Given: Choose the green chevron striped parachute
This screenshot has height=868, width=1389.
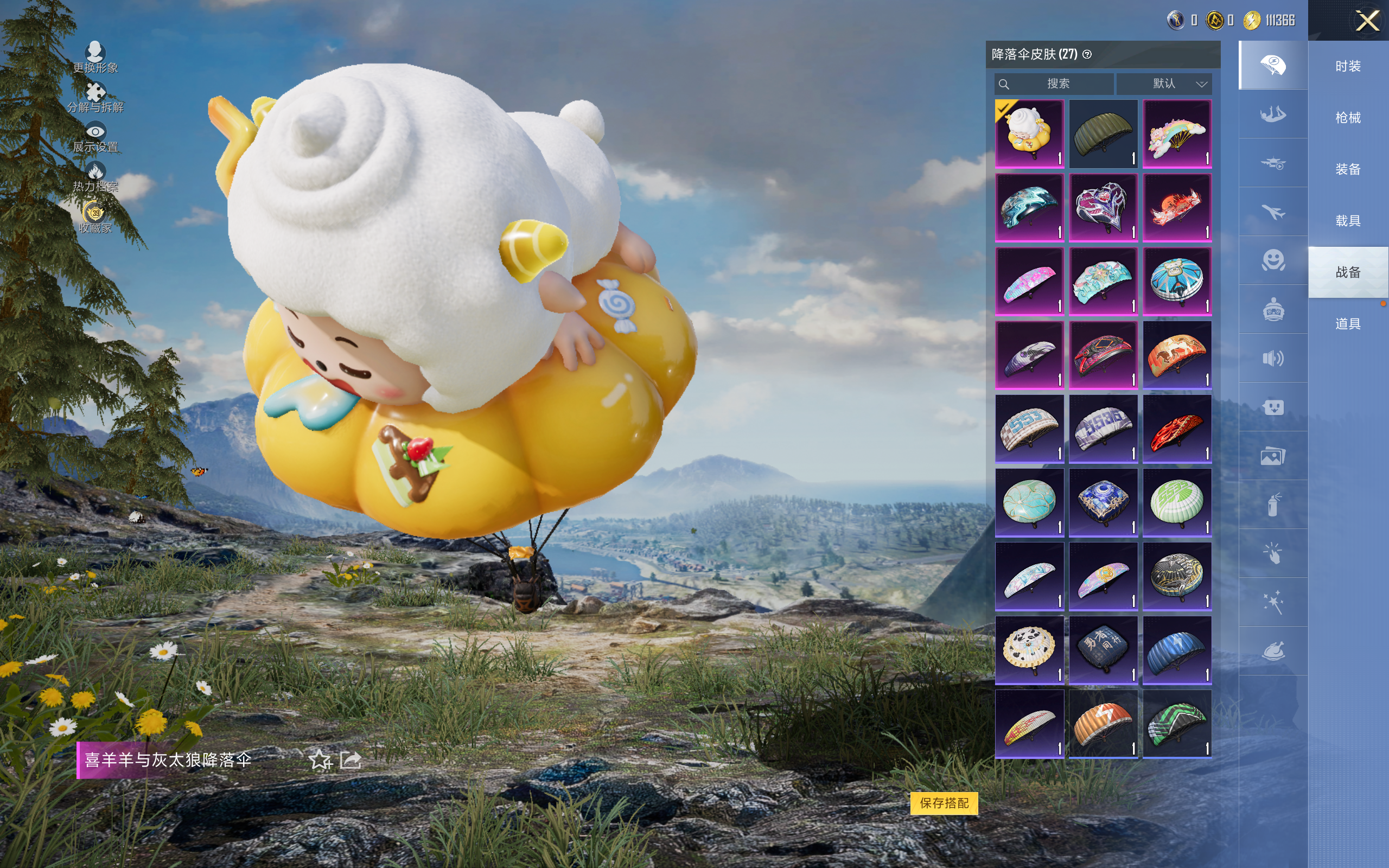Looking at the screenshot, I should [1177, 724].
